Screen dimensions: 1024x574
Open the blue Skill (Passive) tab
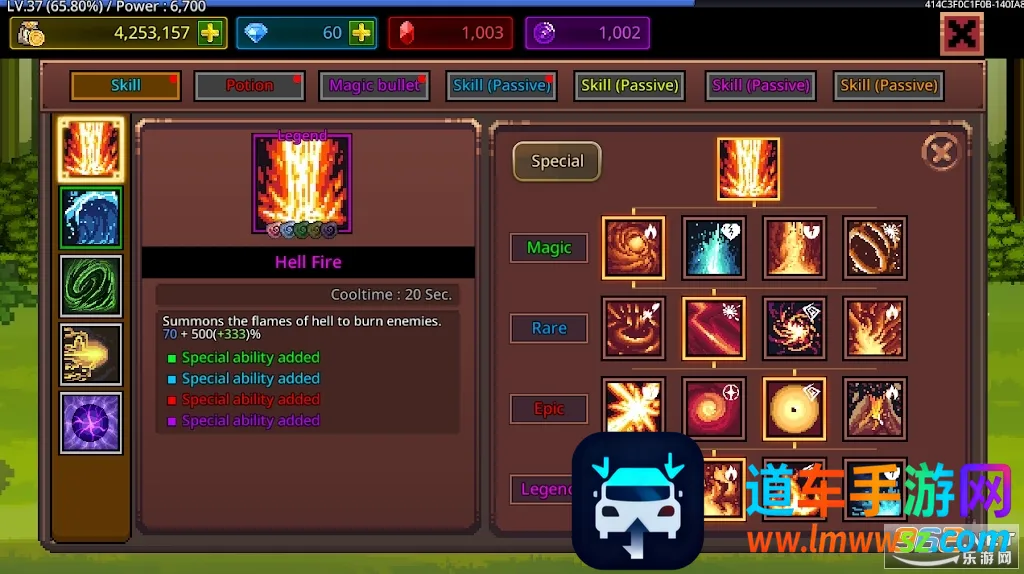pos(501,86)
